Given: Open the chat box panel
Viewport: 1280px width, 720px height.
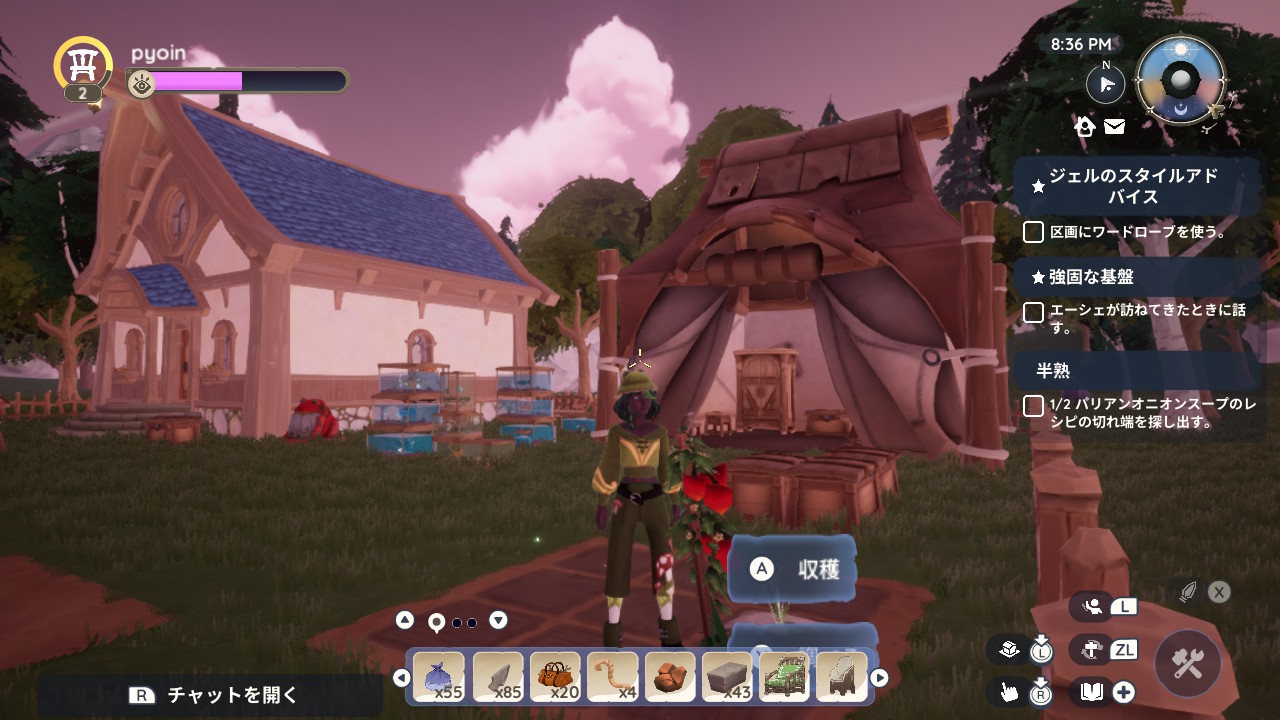Looking at the screenshot, I should click(210, 695).
